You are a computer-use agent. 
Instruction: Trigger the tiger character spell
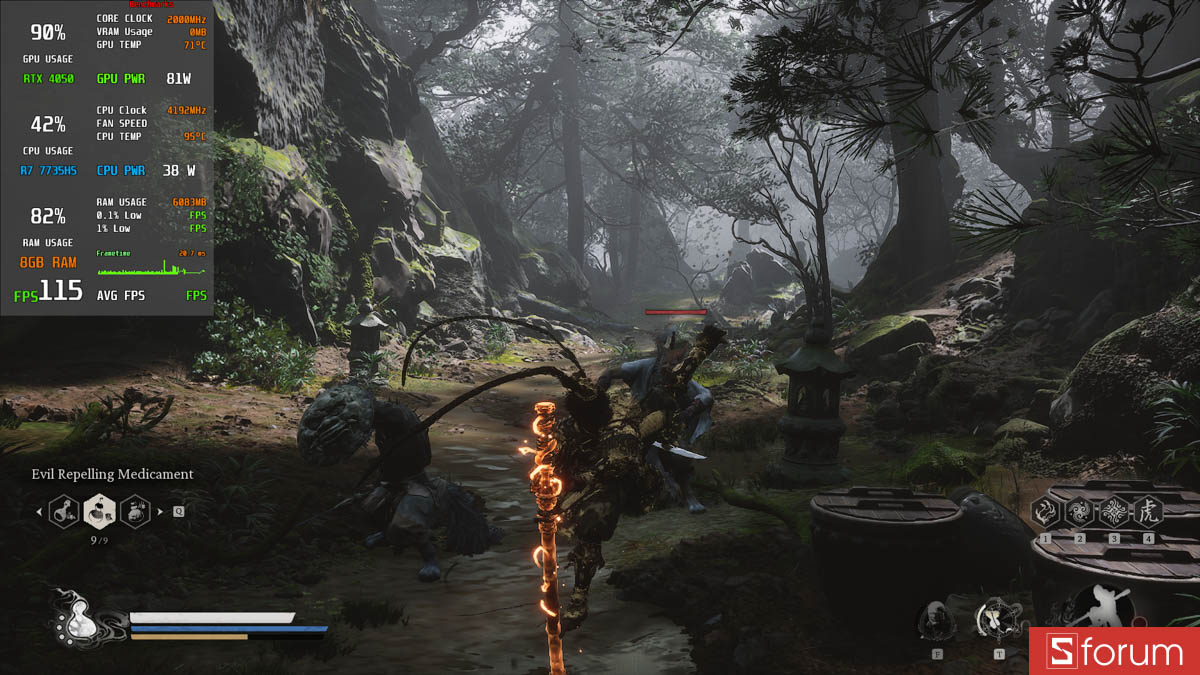click(1148, 513)
